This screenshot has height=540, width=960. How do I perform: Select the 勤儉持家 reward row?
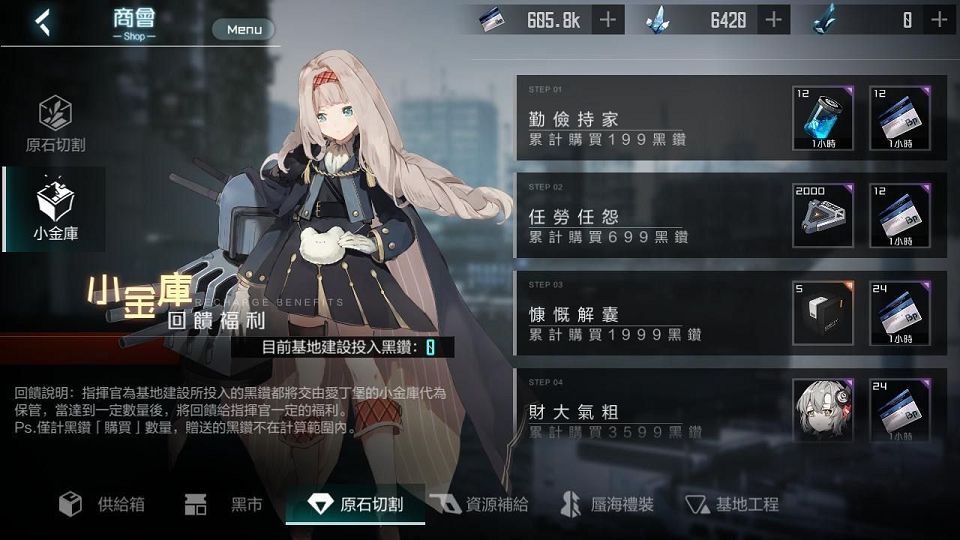coord(650,118)
